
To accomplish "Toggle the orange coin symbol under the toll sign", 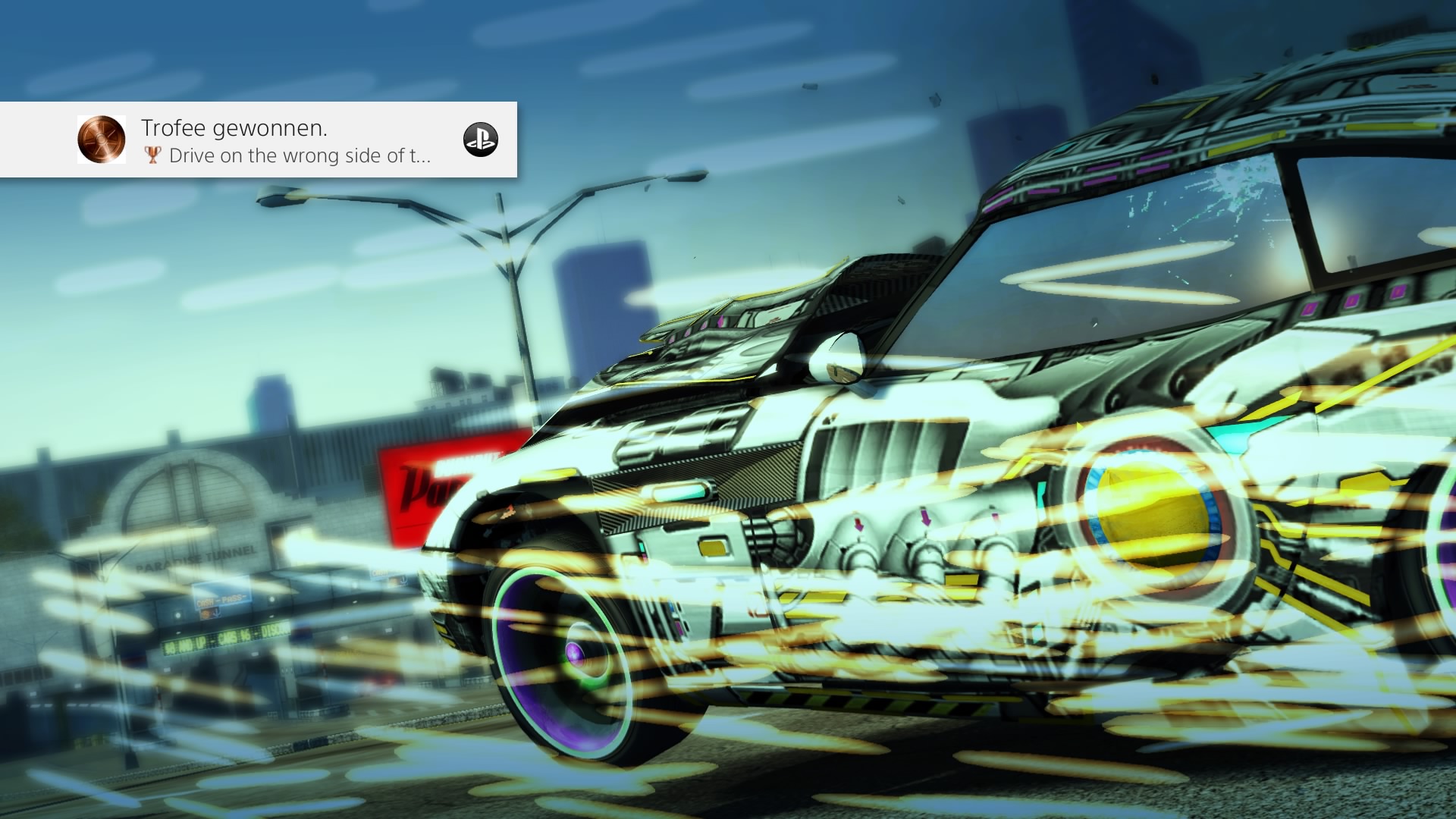I will point(205,614).
